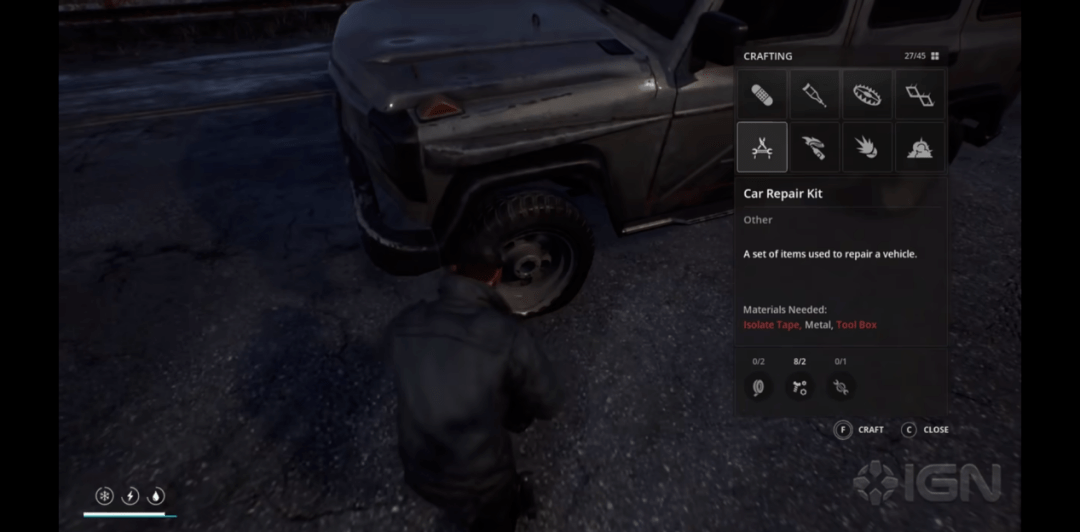Select the Car Repair Kit recipe slot

point(762,147)
